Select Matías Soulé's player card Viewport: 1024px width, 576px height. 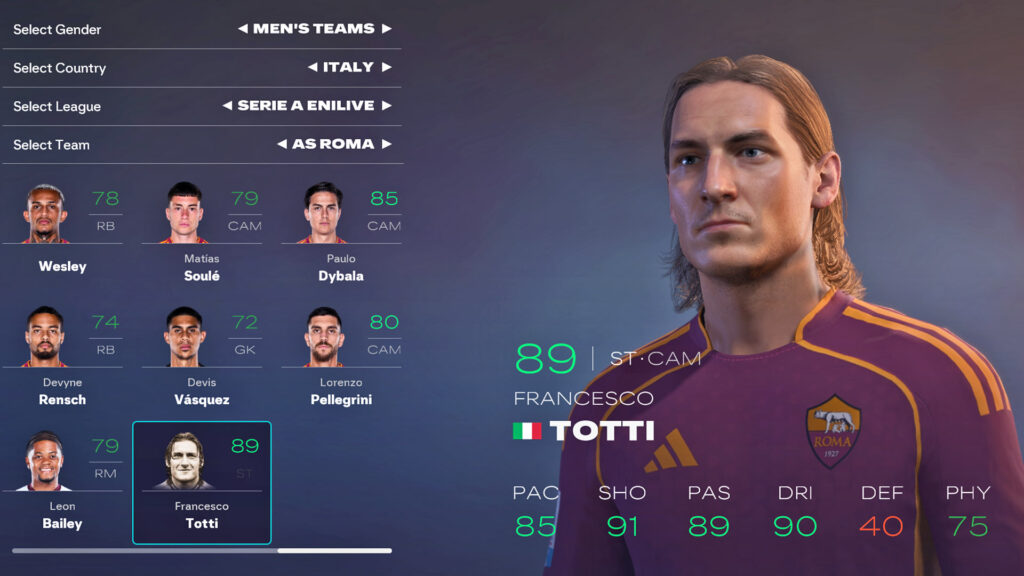pyautogui.click(x=201, y=230)
